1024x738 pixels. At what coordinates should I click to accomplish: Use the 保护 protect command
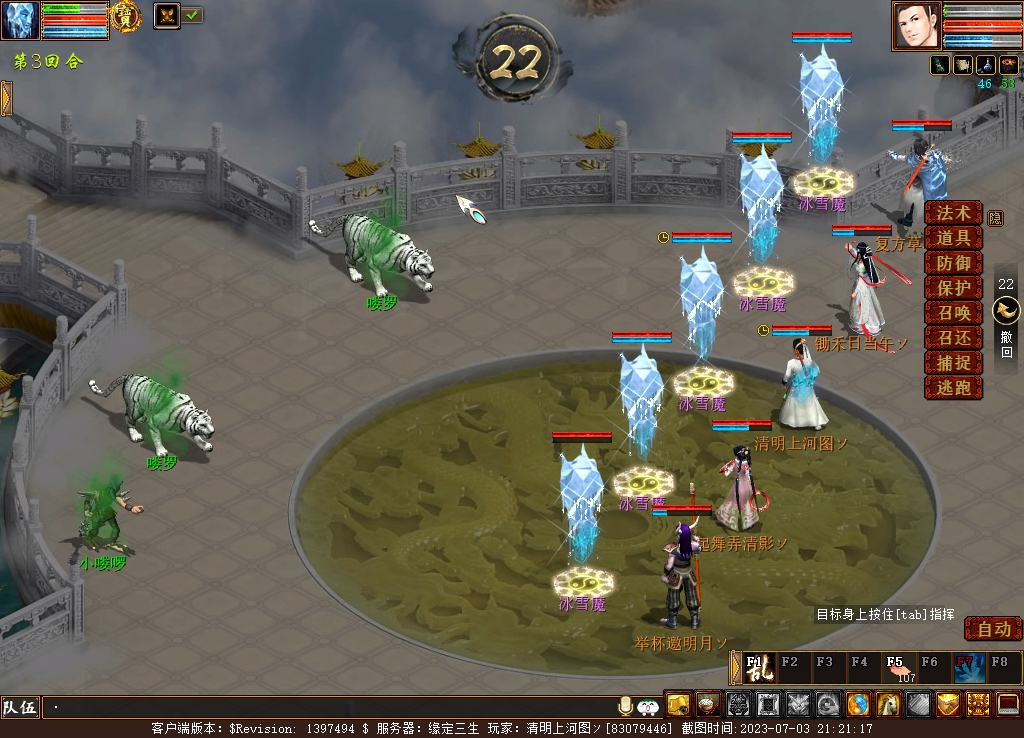pyautogui.click(x=953, y=288)
